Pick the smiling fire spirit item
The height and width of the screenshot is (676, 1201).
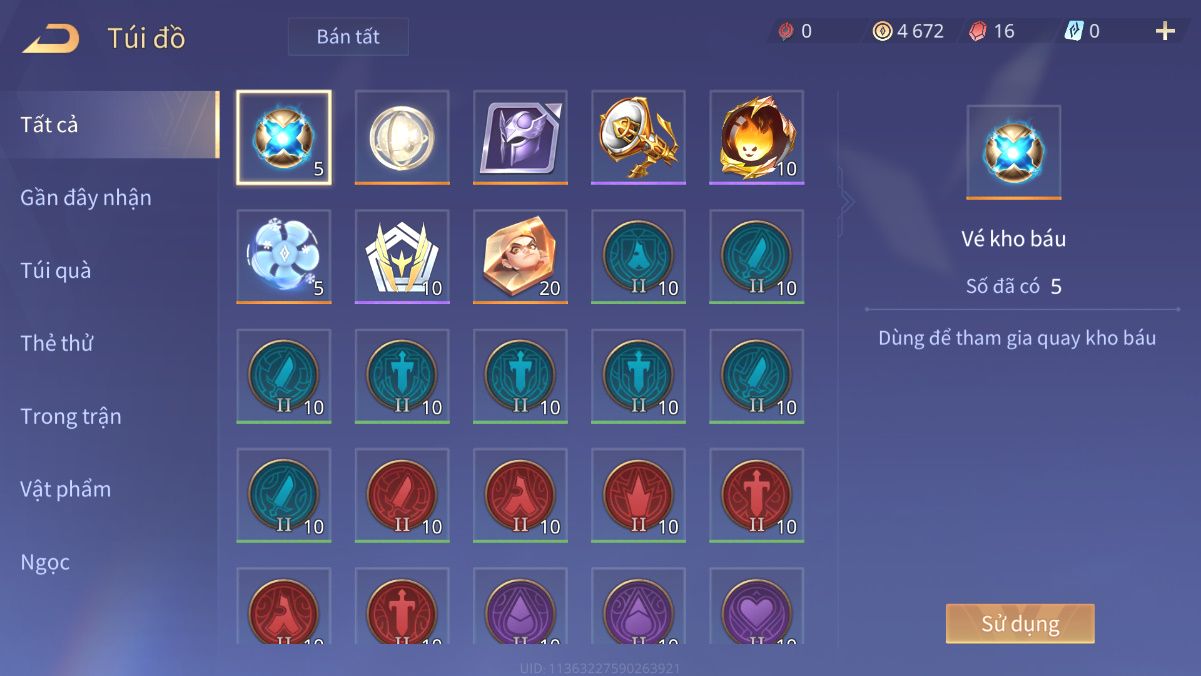coord(756,137)
